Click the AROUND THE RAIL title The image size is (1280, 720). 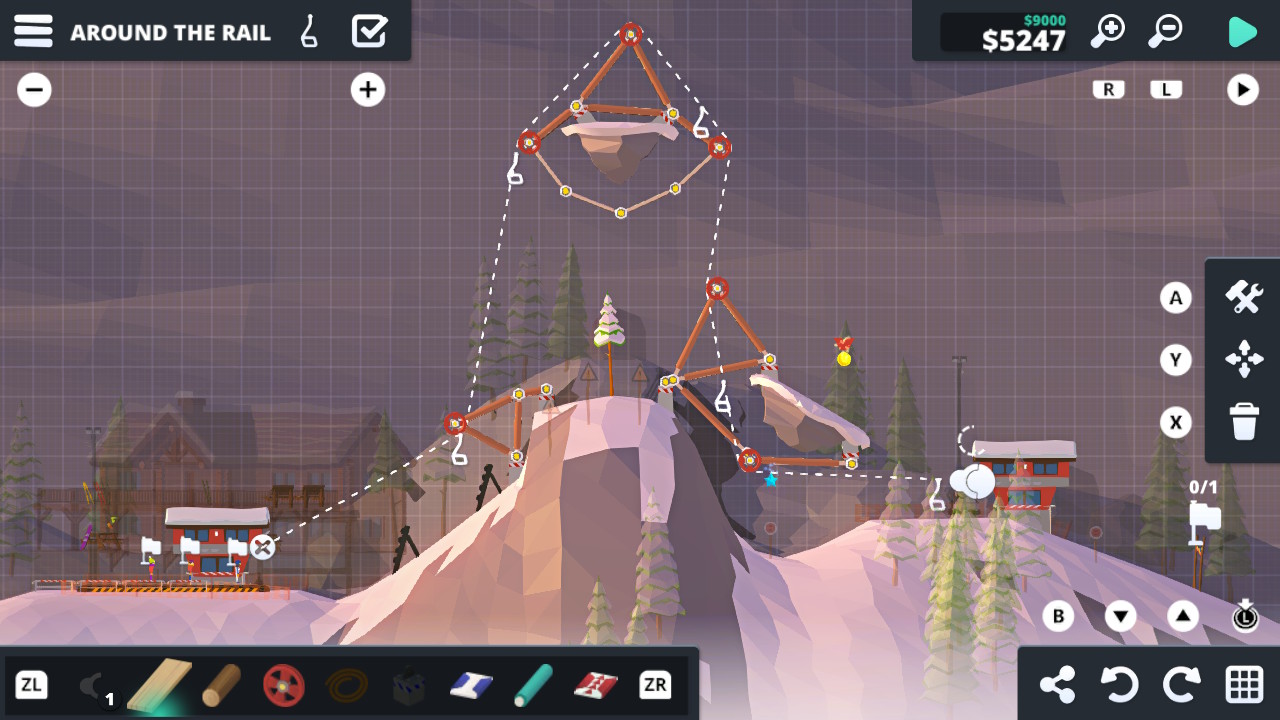click(171, 31)
